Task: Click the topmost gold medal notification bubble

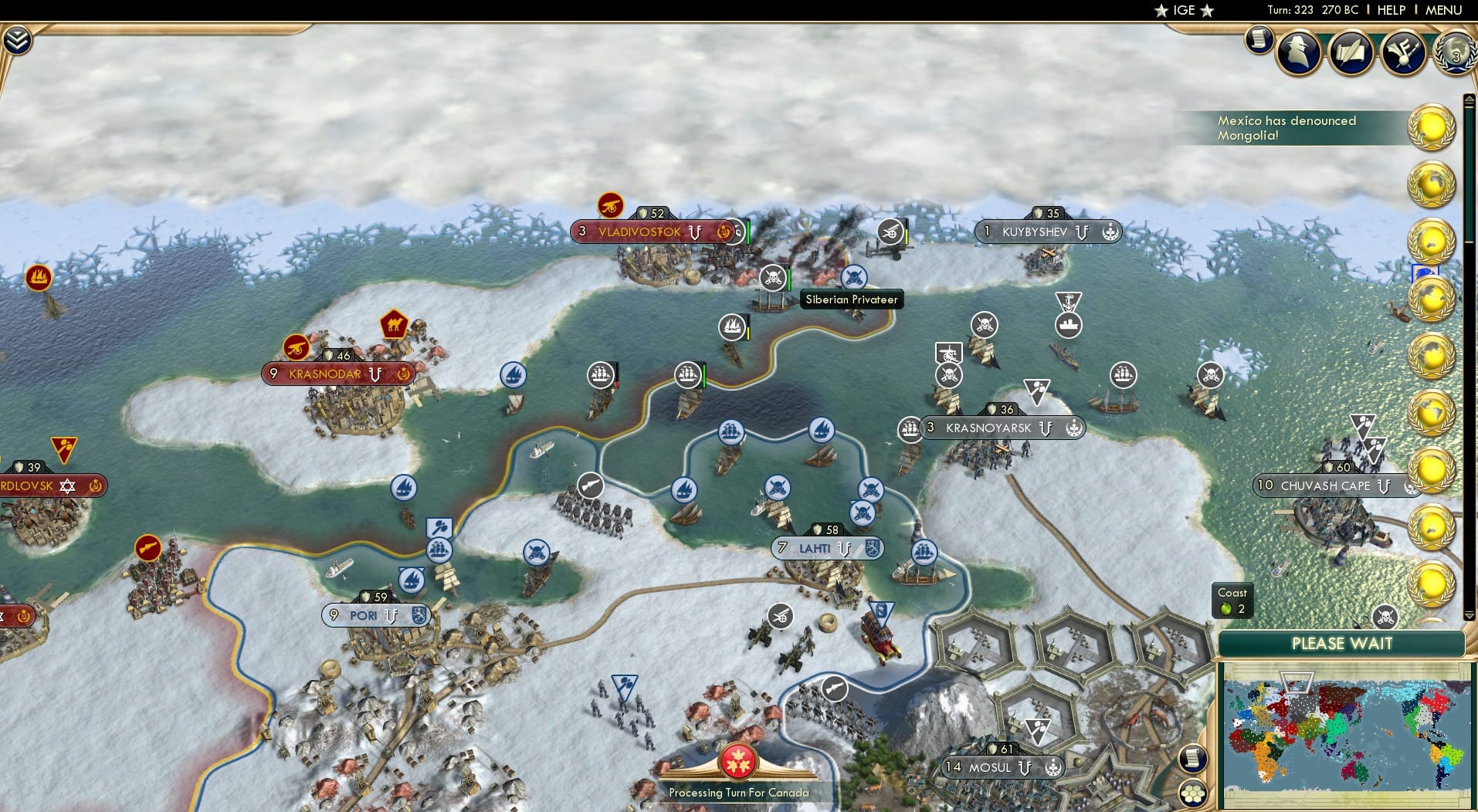Action: (x=1431, y=127)
